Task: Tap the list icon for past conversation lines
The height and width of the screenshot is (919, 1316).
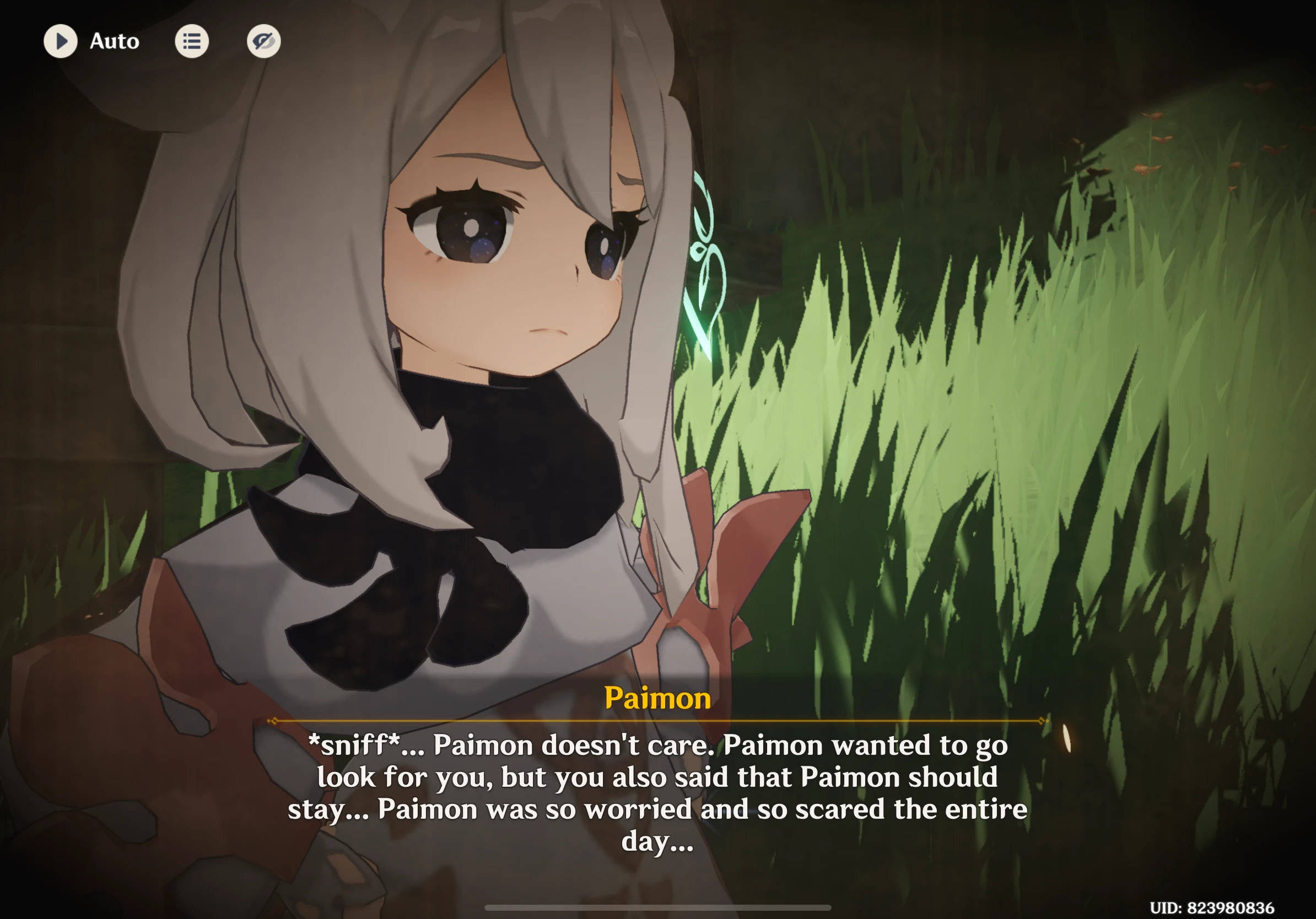Action: 192,41
